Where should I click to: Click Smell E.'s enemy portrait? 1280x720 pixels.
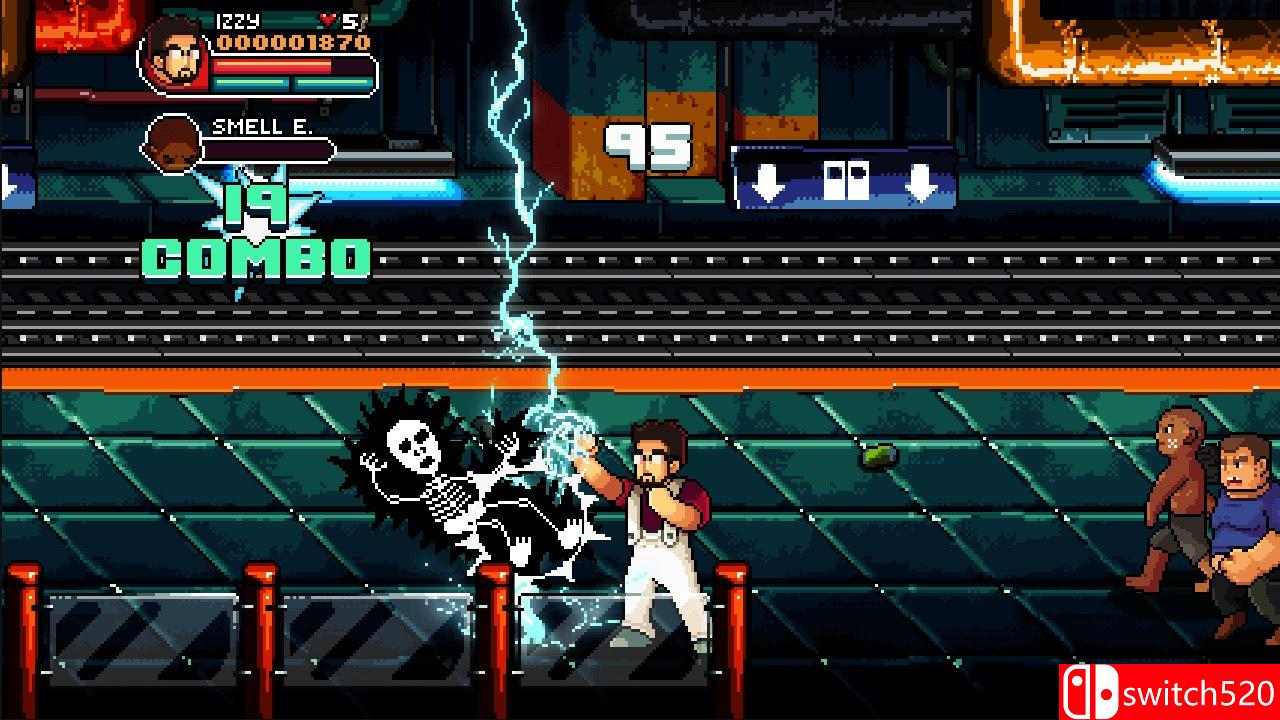173,145
